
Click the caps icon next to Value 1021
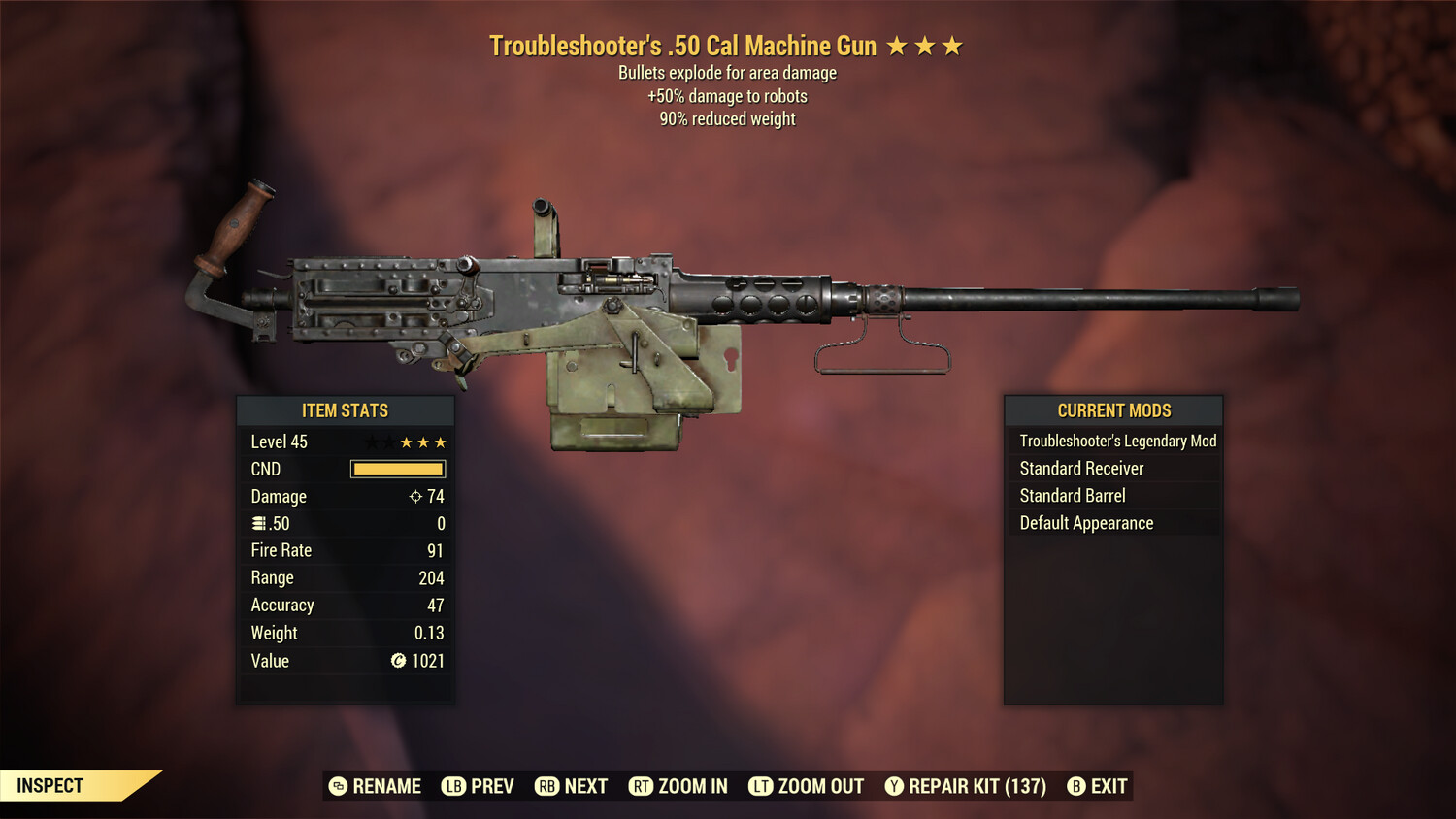click(400, 660)
